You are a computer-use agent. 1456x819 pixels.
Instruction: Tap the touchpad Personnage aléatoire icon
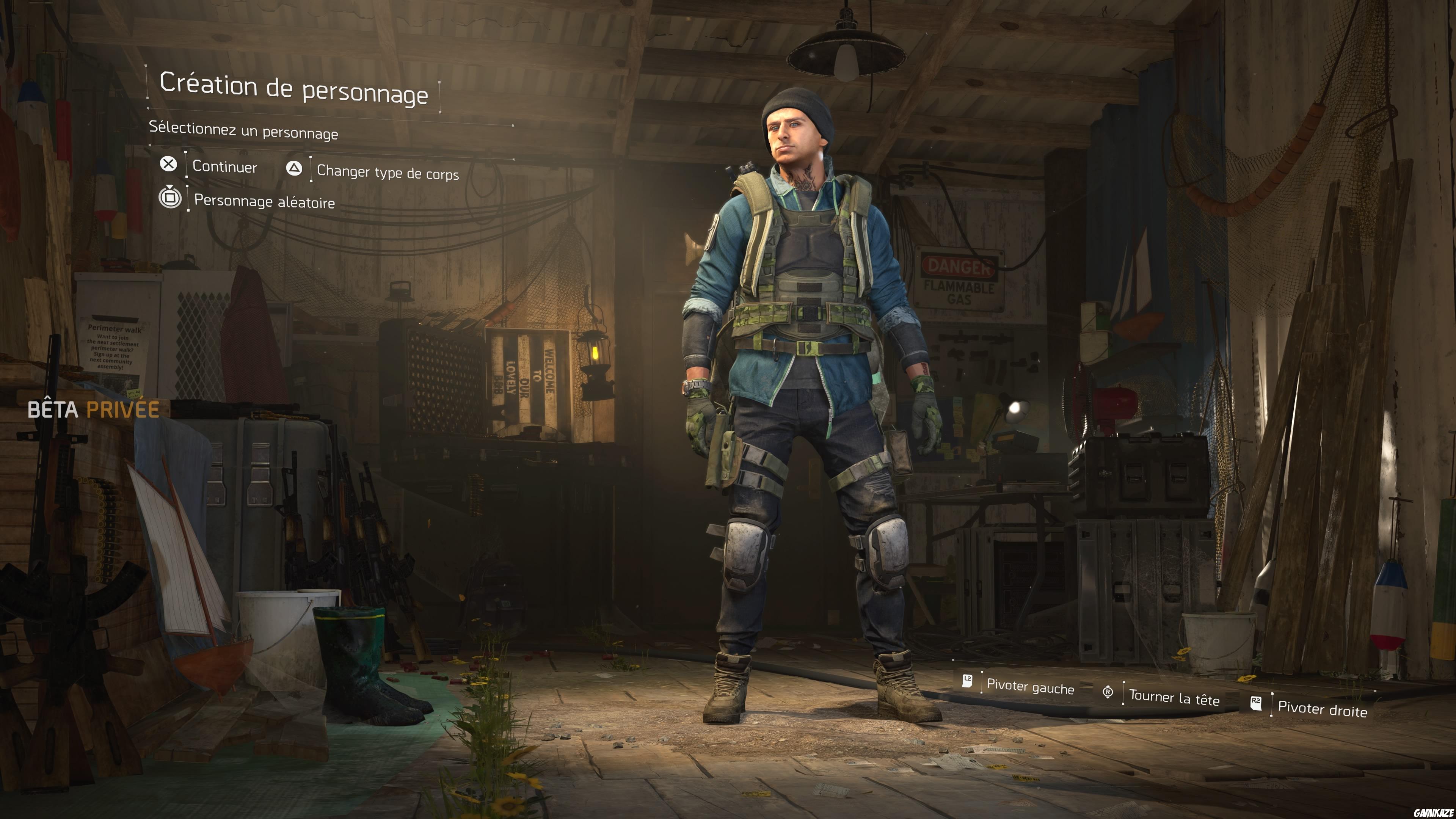point(169,198)
